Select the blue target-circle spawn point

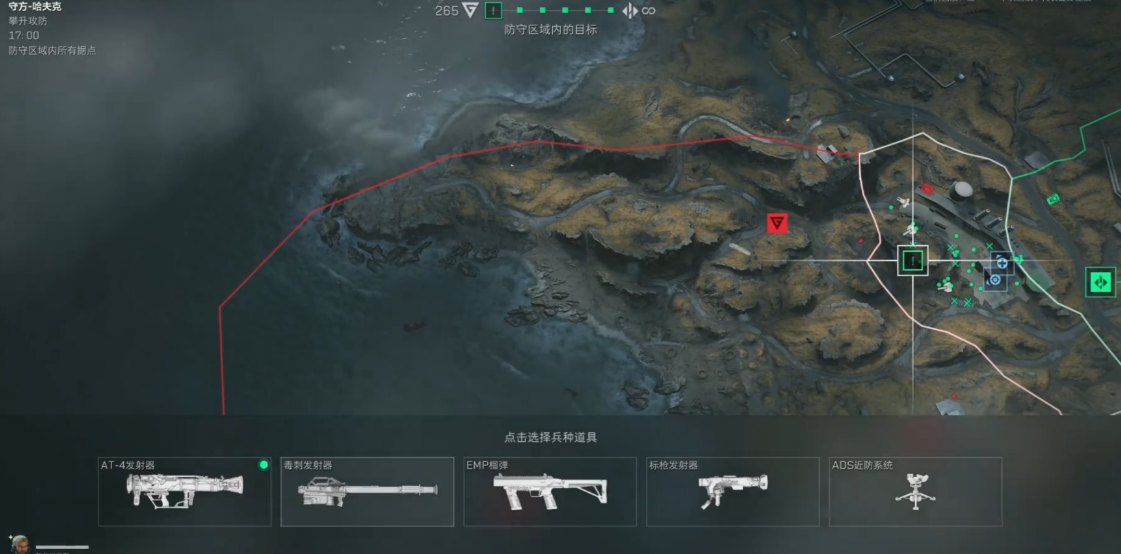994,280
